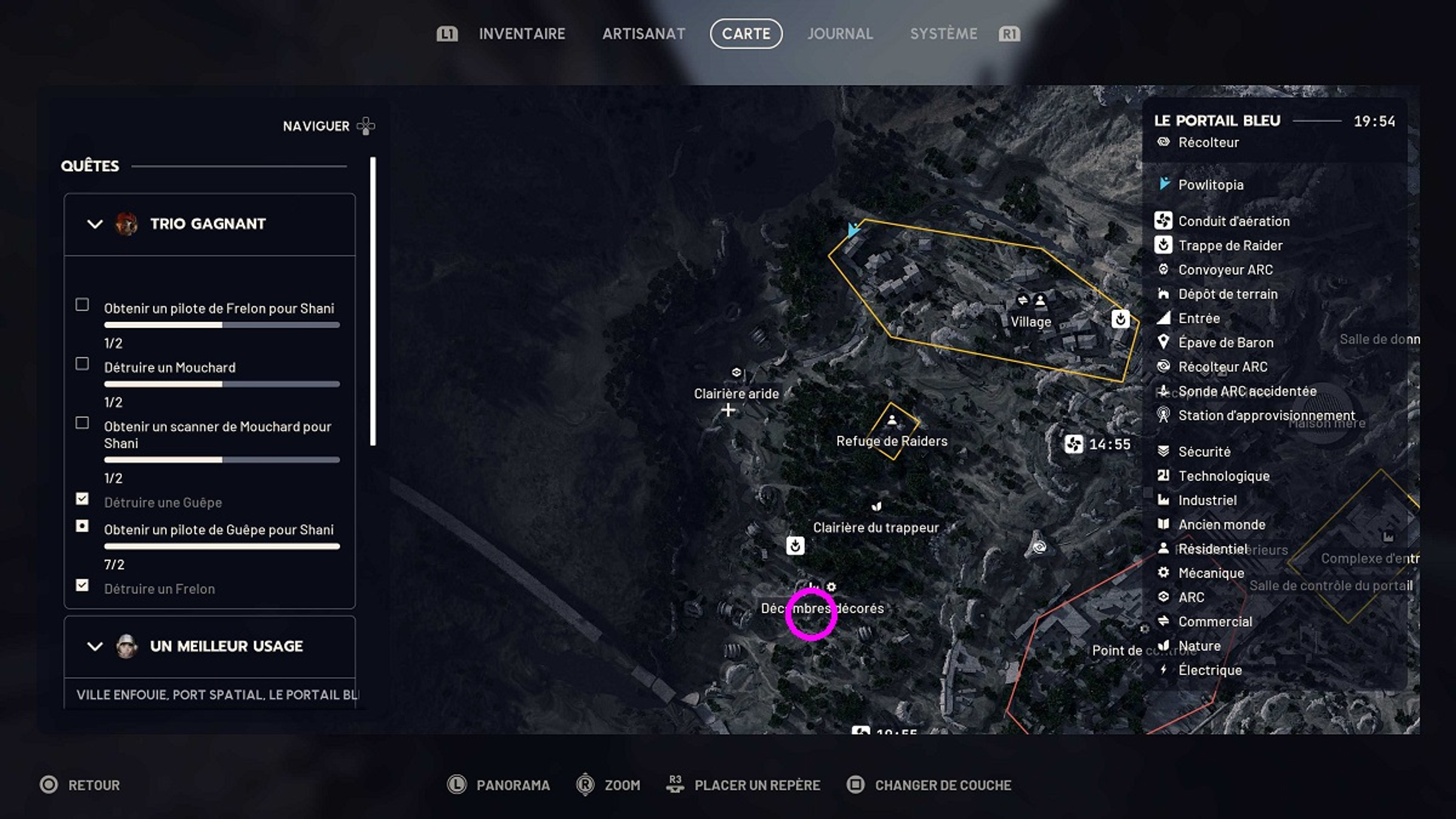Click the Trappe de Raider icon beside Village
This screenshot has width=1456, height=819.
[x=1121, y=320]
